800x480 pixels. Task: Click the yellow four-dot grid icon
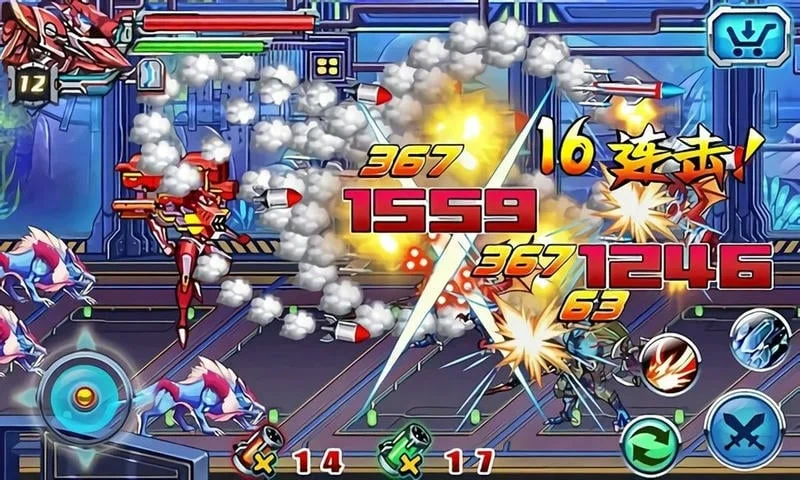[328, 68]
